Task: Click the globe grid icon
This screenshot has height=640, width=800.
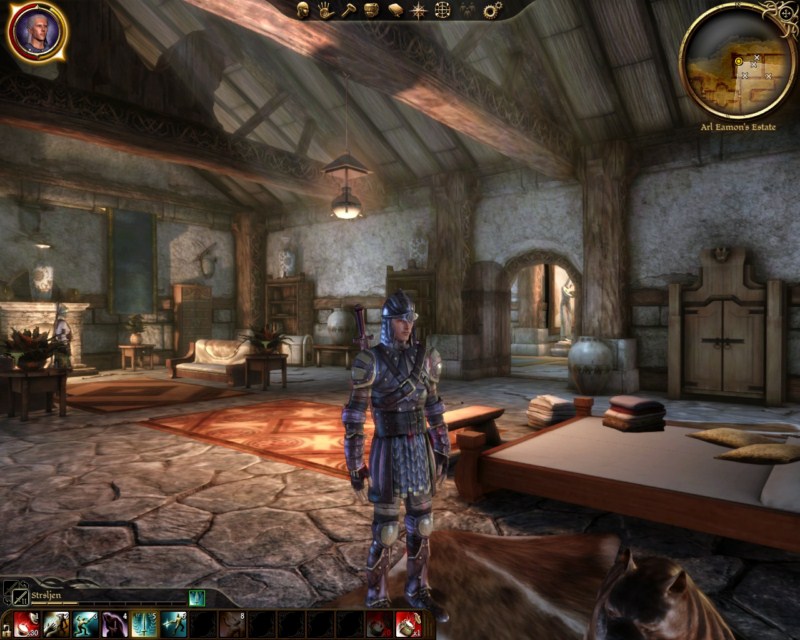Action: point(443,10)
